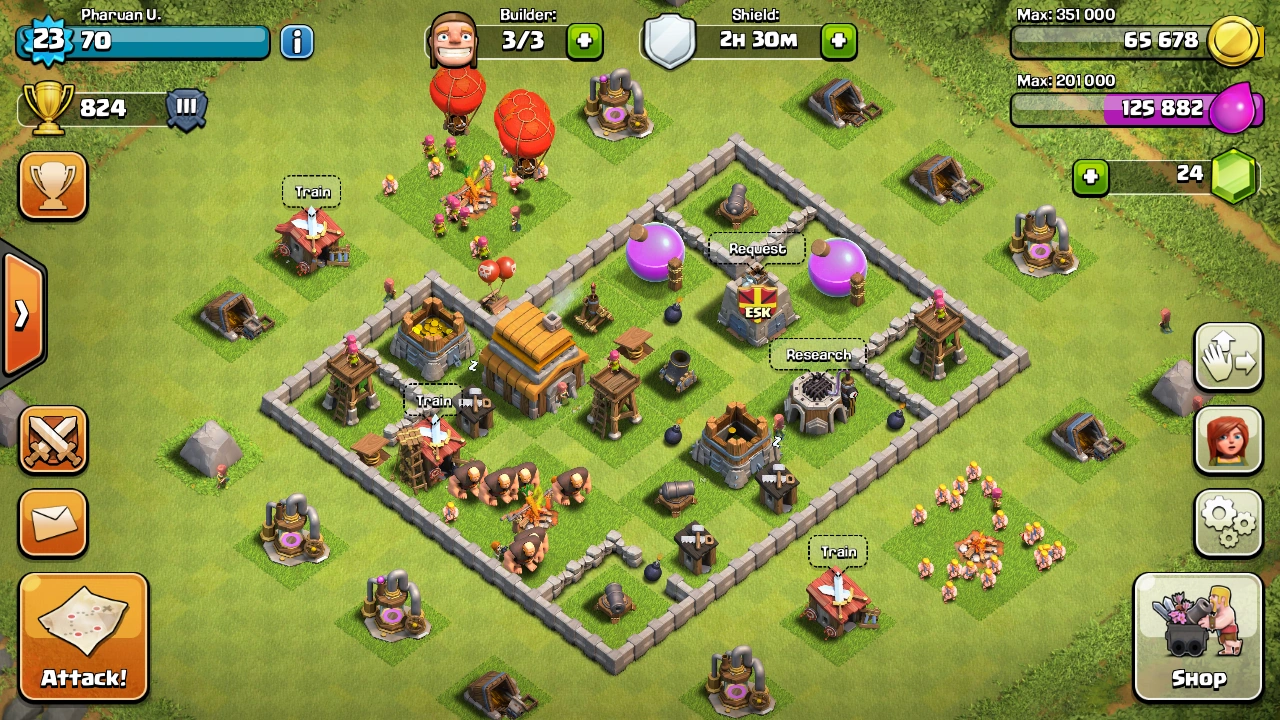Open the red-haired villager profile button
The image size is (1280, 720).
1228,440
